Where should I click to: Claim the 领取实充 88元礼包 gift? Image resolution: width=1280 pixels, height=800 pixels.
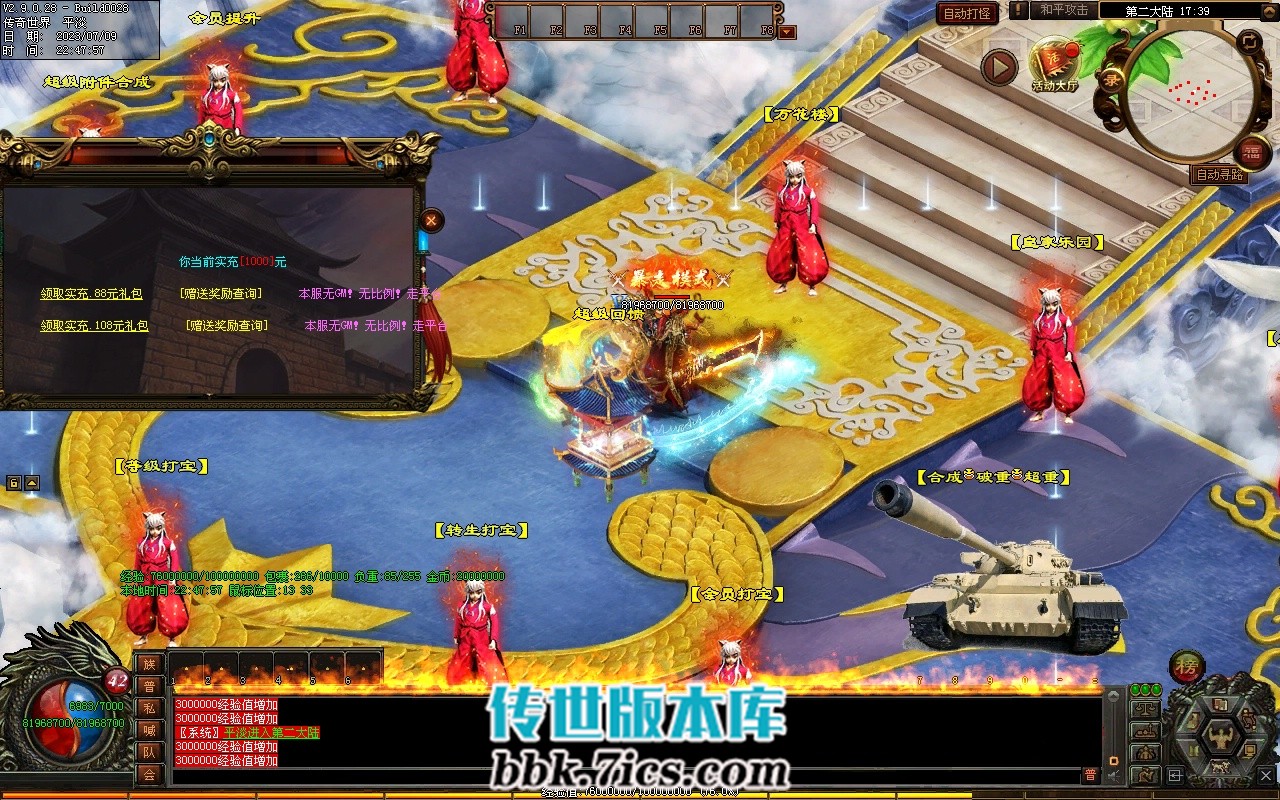point(91,294)
